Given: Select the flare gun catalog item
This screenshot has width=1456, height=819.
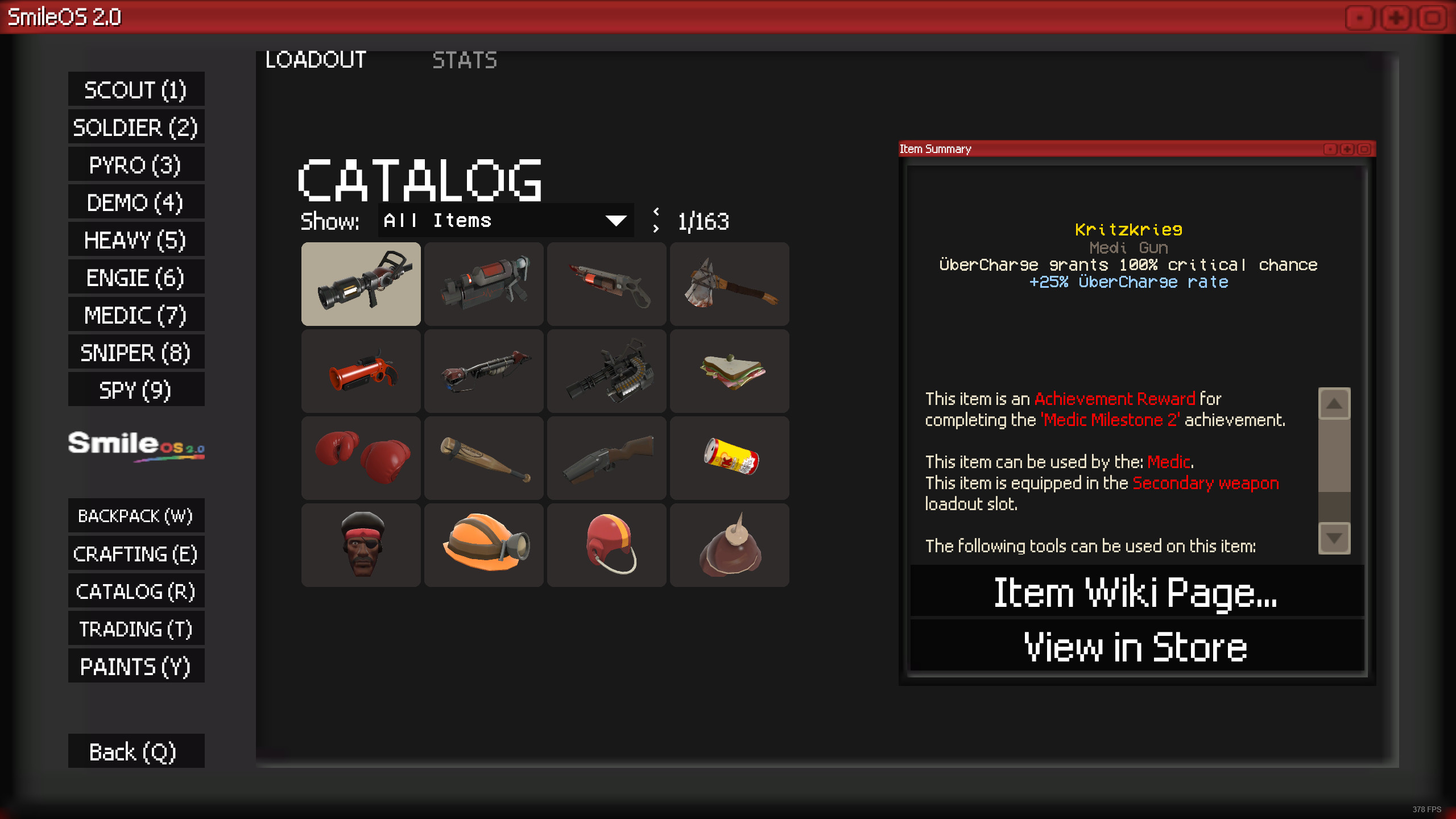Looking at the screenshot, I should click(361, 370).
